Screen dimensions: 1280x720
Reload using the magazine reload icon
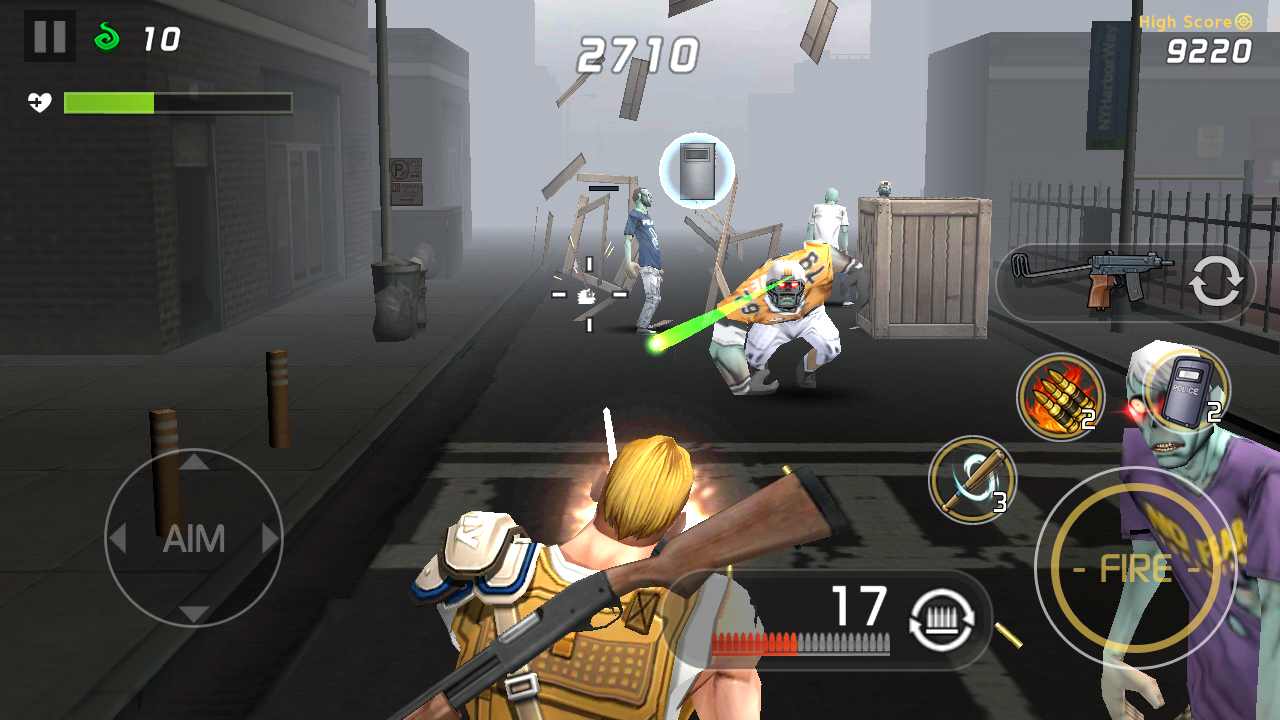(x=940, y=620)
